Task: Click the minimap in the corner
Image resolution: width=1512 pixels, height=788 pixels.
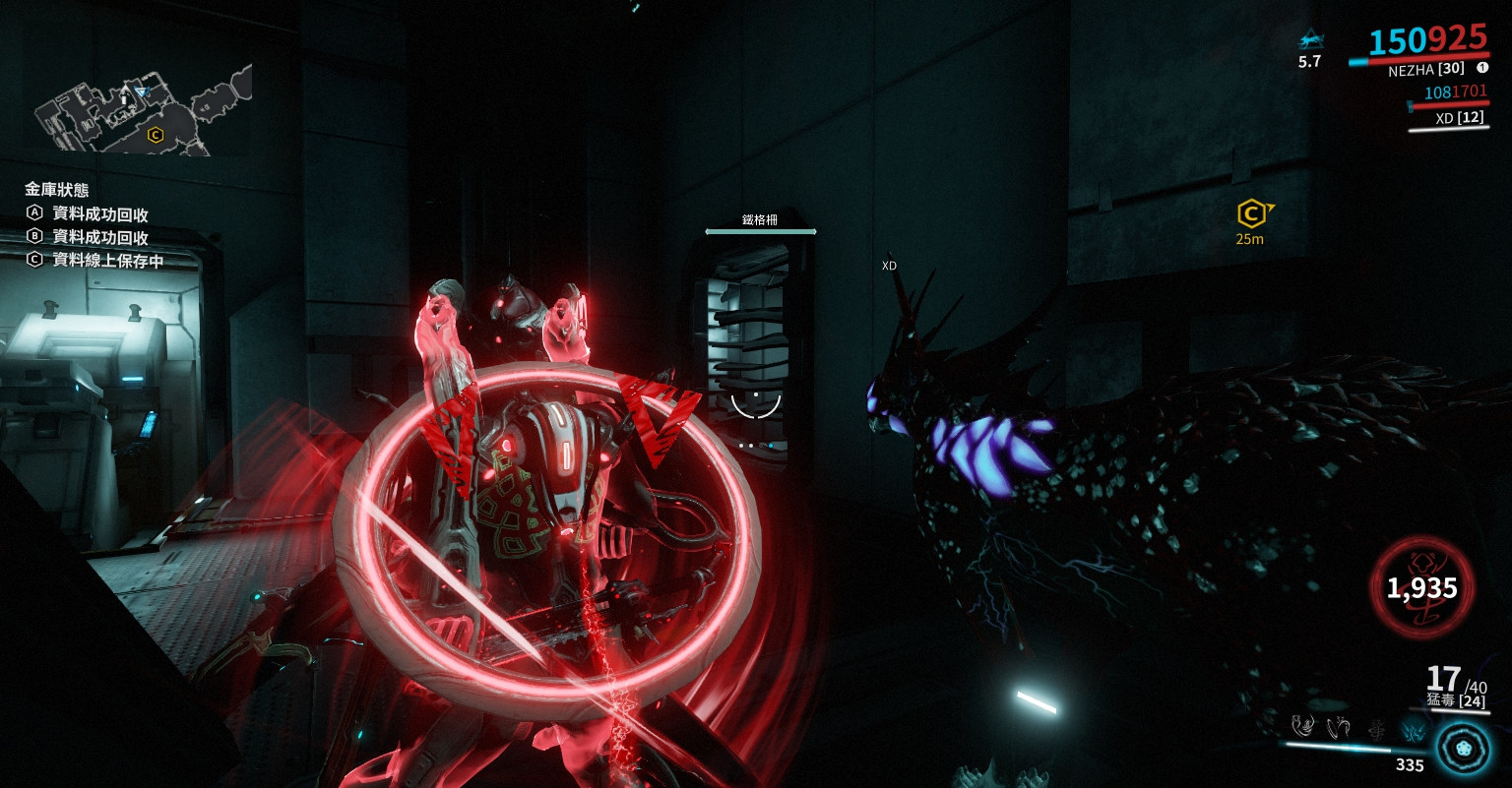Action: (x=143, y=110)
